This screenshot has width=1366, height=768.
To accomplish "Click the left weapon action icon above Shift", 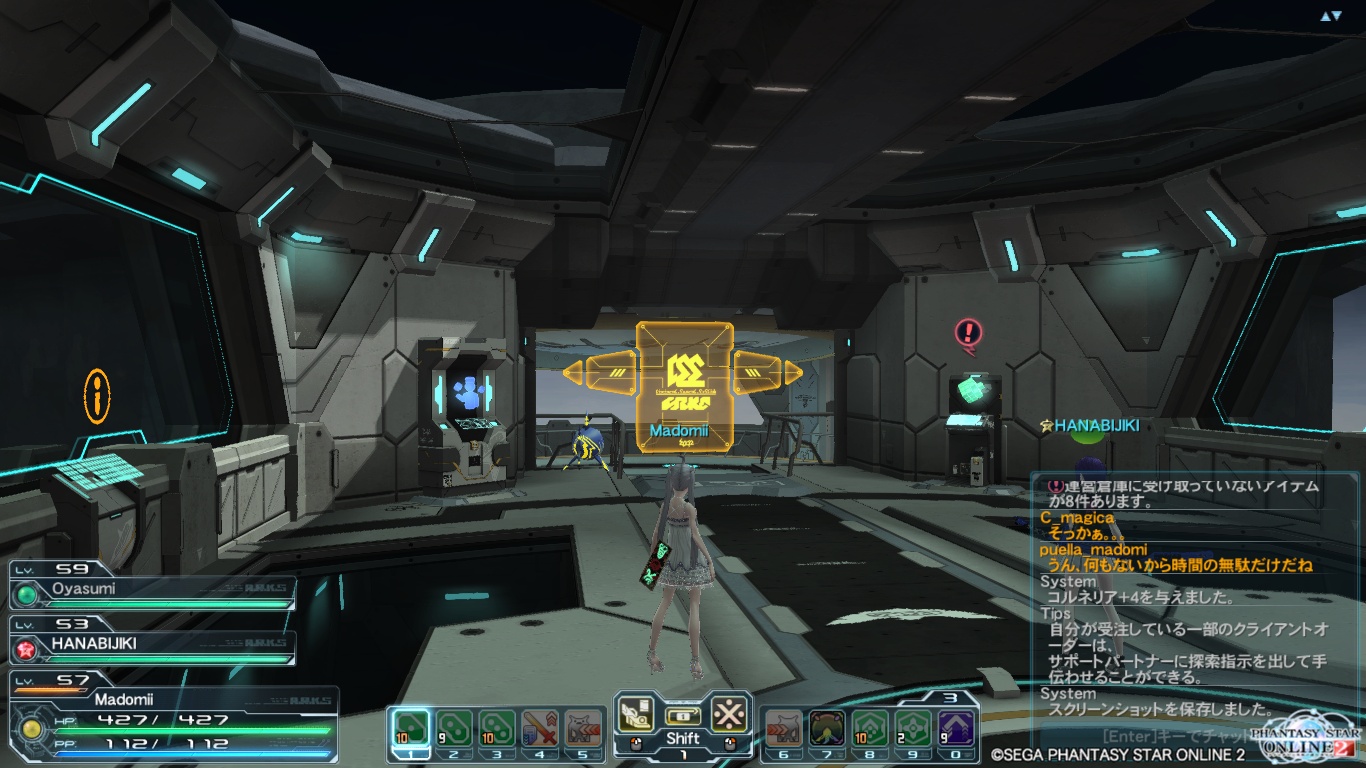I will coord(635,713).
